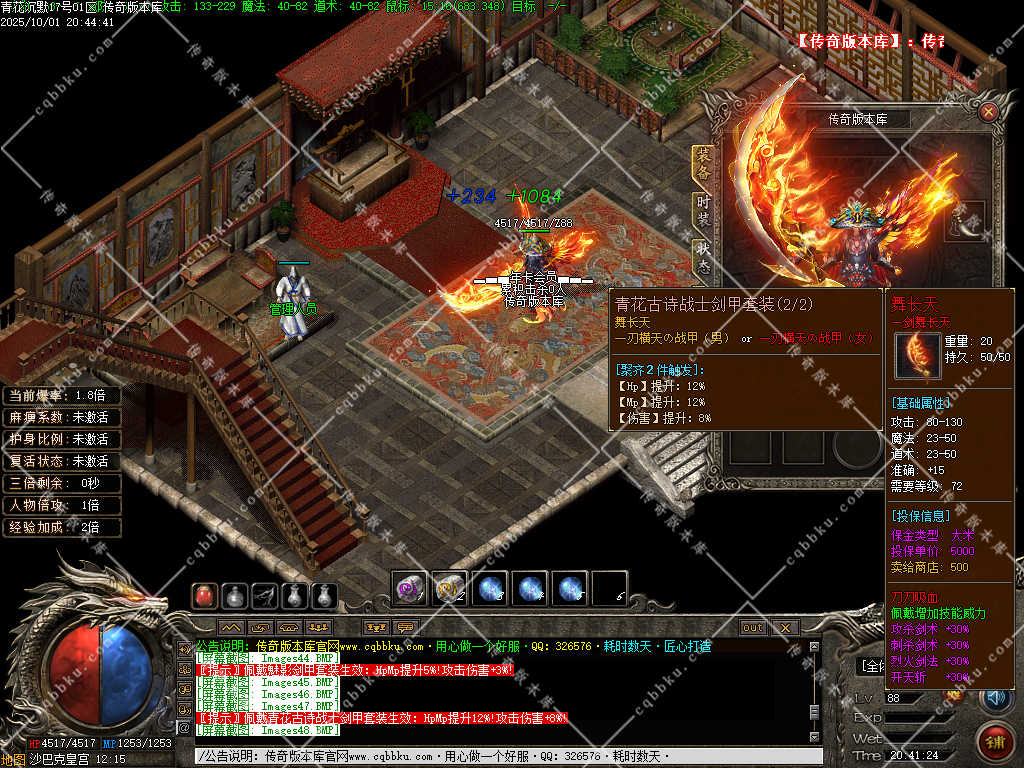Activate the orange scroll in hotbar slot 2
Viewport: 1024px width, 768px height.
pos(450,589)
